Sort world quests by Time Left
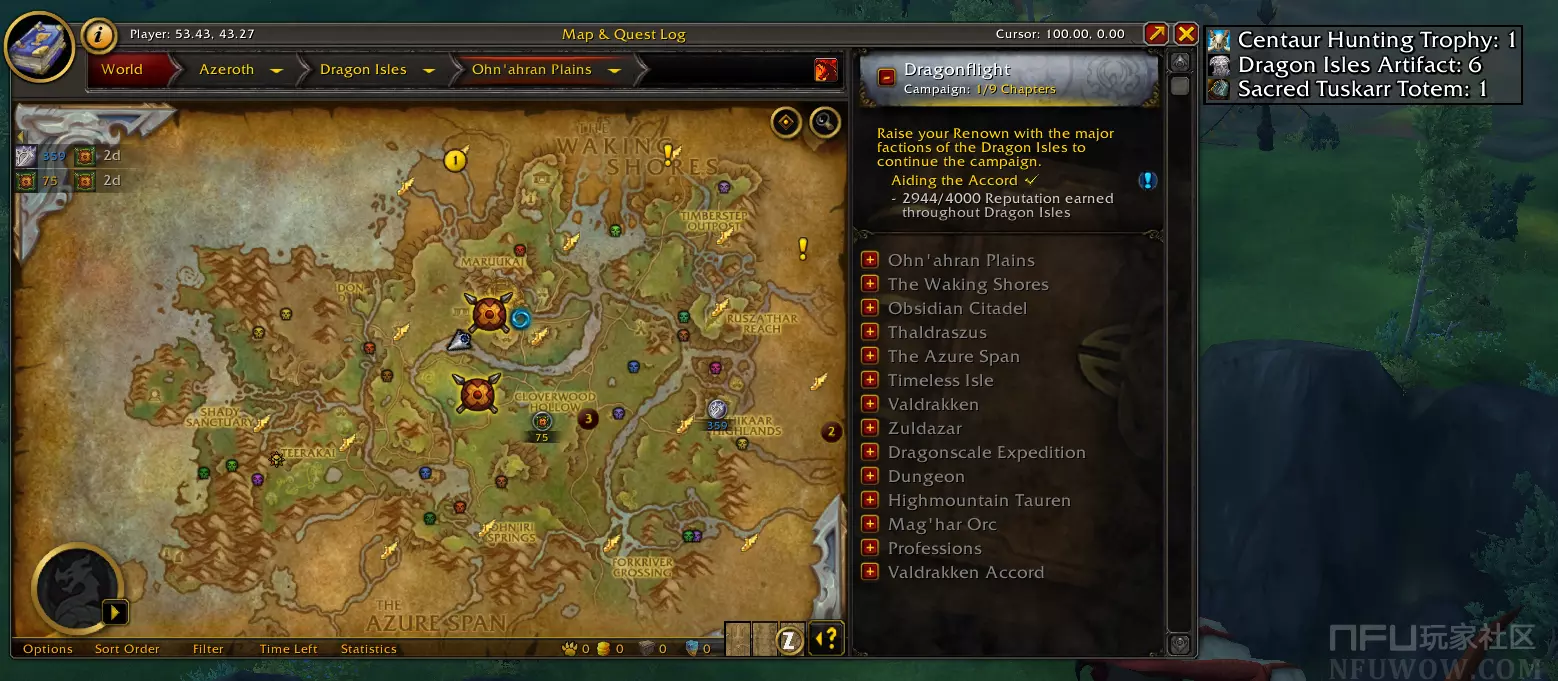This screenshot has width=1558, height=681. coord(288,649)
